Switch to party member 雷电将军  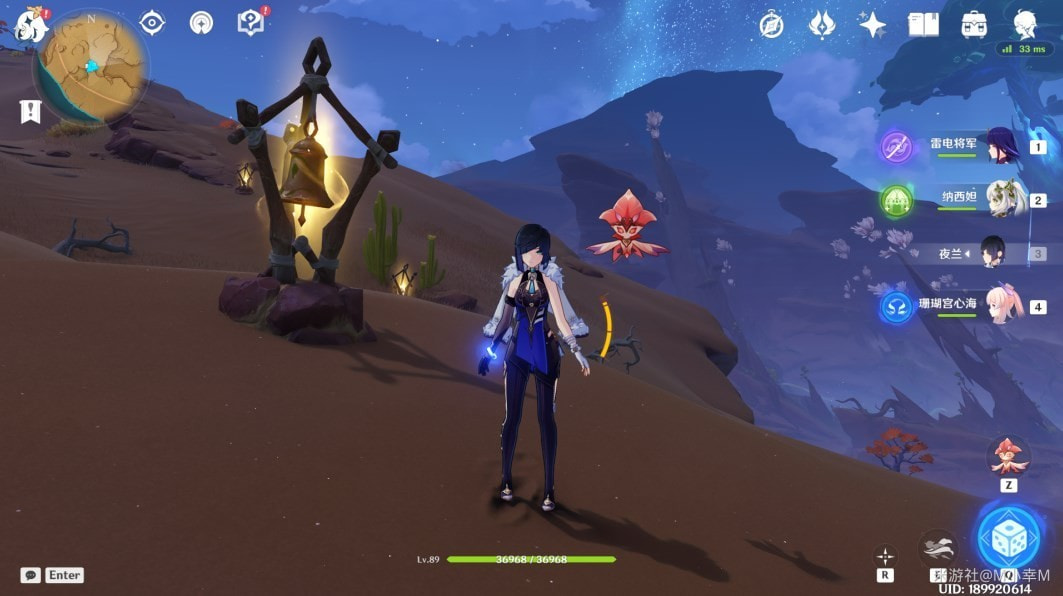1000,146
